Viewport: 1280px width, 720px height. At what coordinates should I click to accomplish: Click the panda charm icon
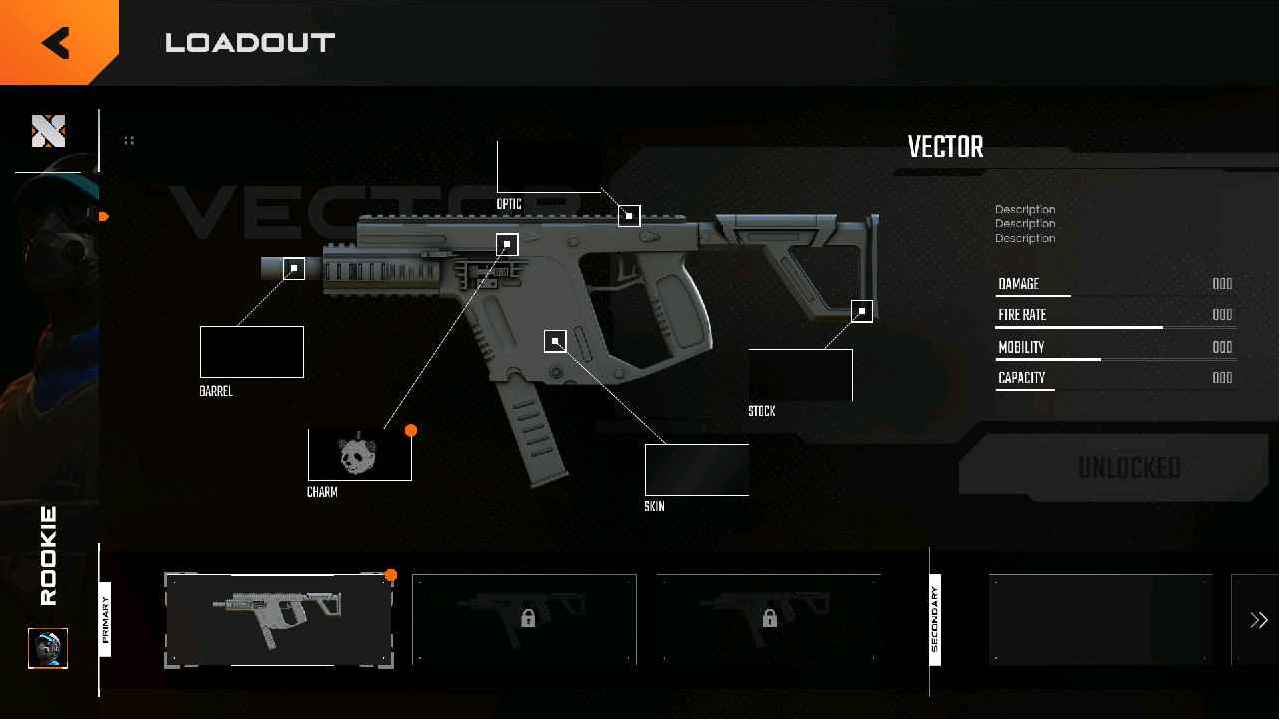(360, 453)
